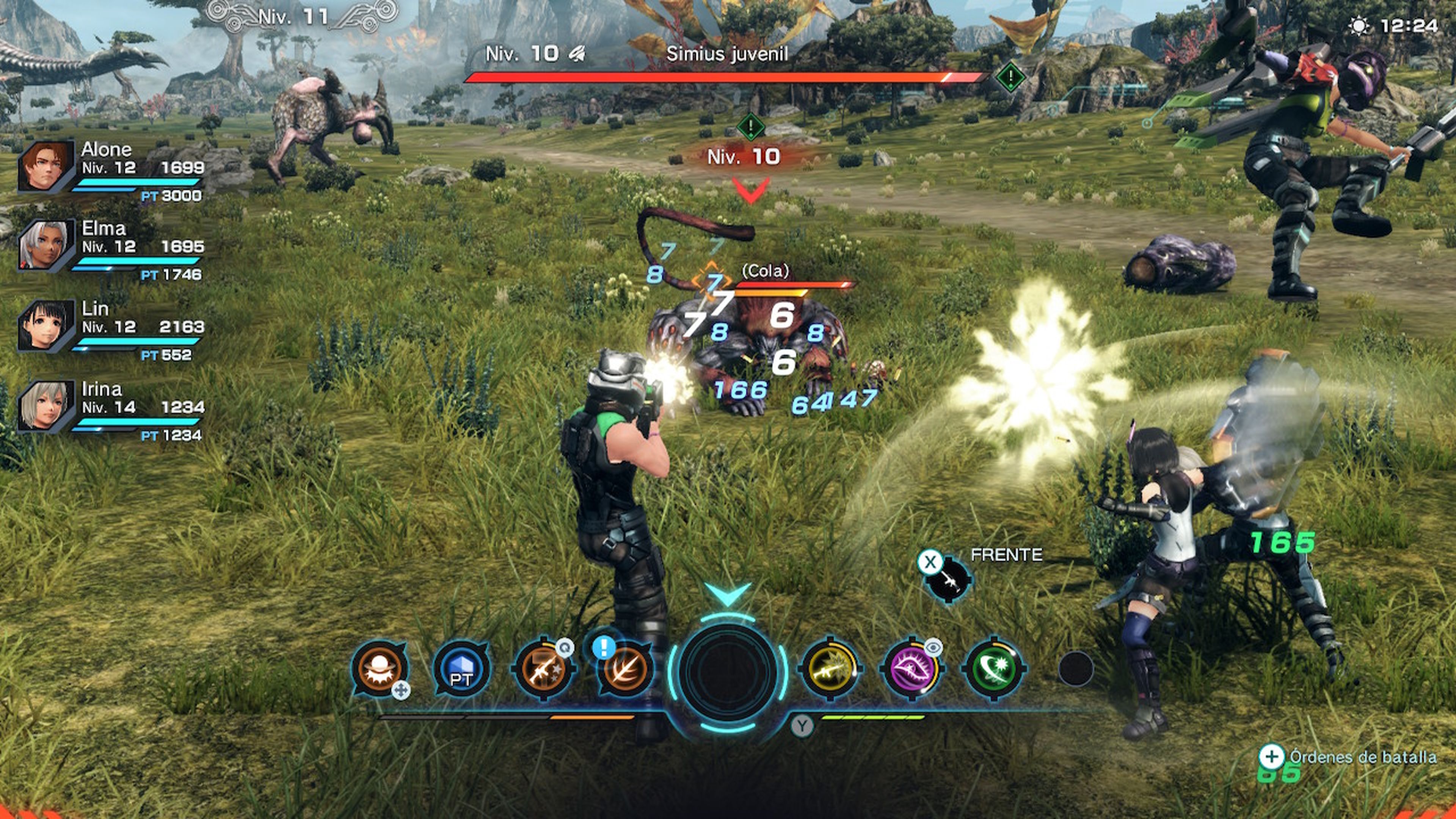Click the green alert diamond above the enemy
Viewport: 1456px width, 819px height.
tap(750, 127)
